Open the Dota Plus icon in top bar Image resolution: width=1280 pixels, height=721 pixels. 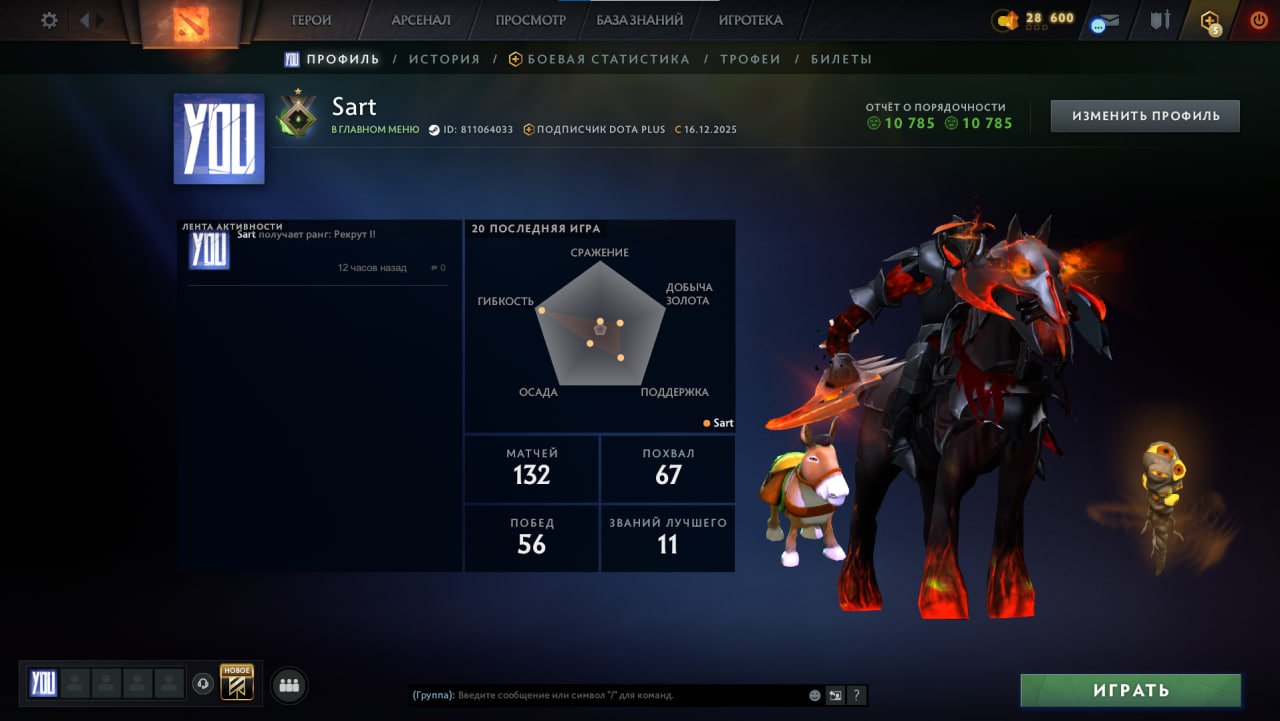point(1210,21)
